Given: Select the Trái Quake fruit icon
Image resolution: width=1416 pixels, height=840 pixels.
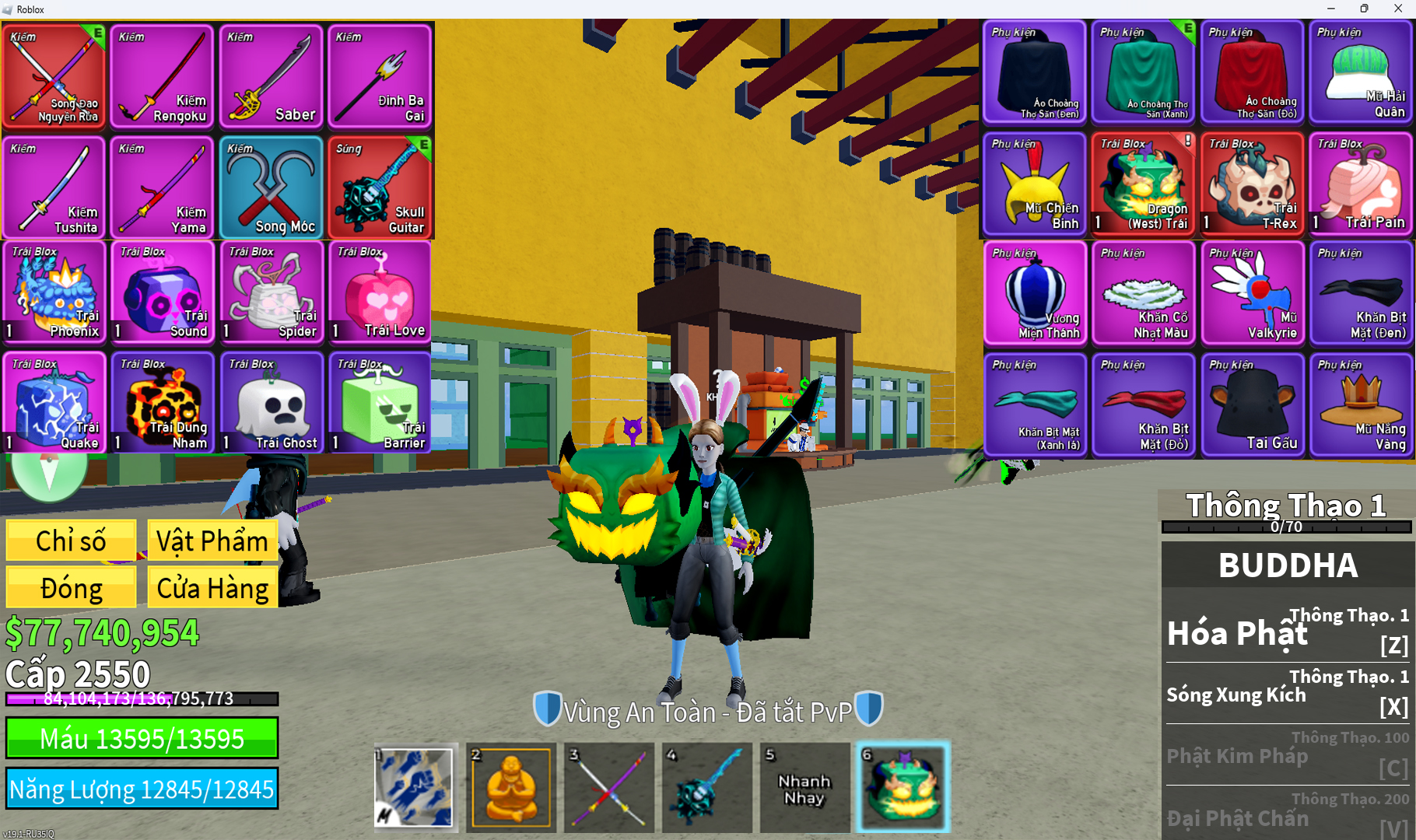Looking at the screenshot, I should 53,403.
